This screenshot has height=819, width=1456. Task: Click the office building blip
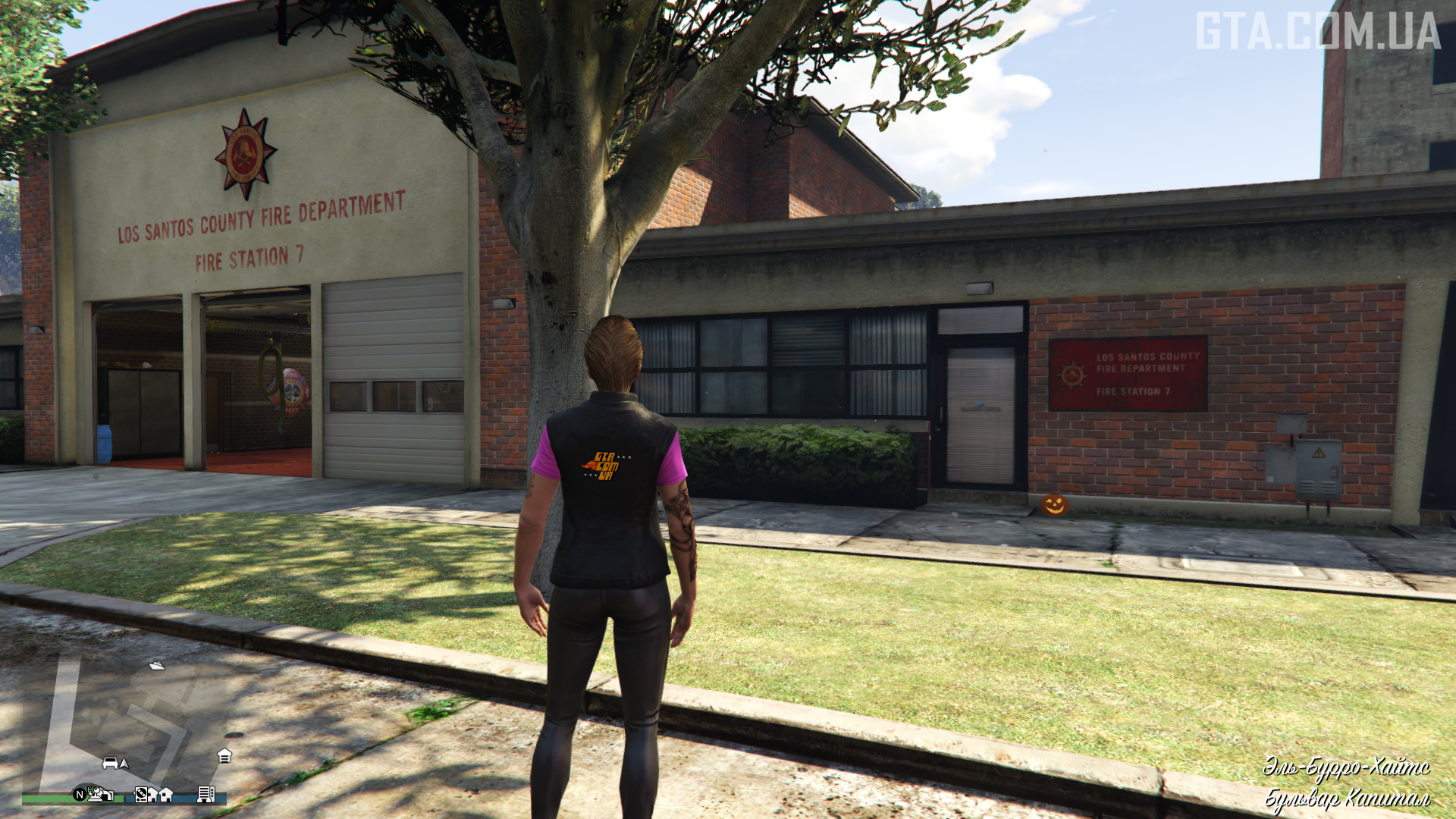click(x=205, y=794)
